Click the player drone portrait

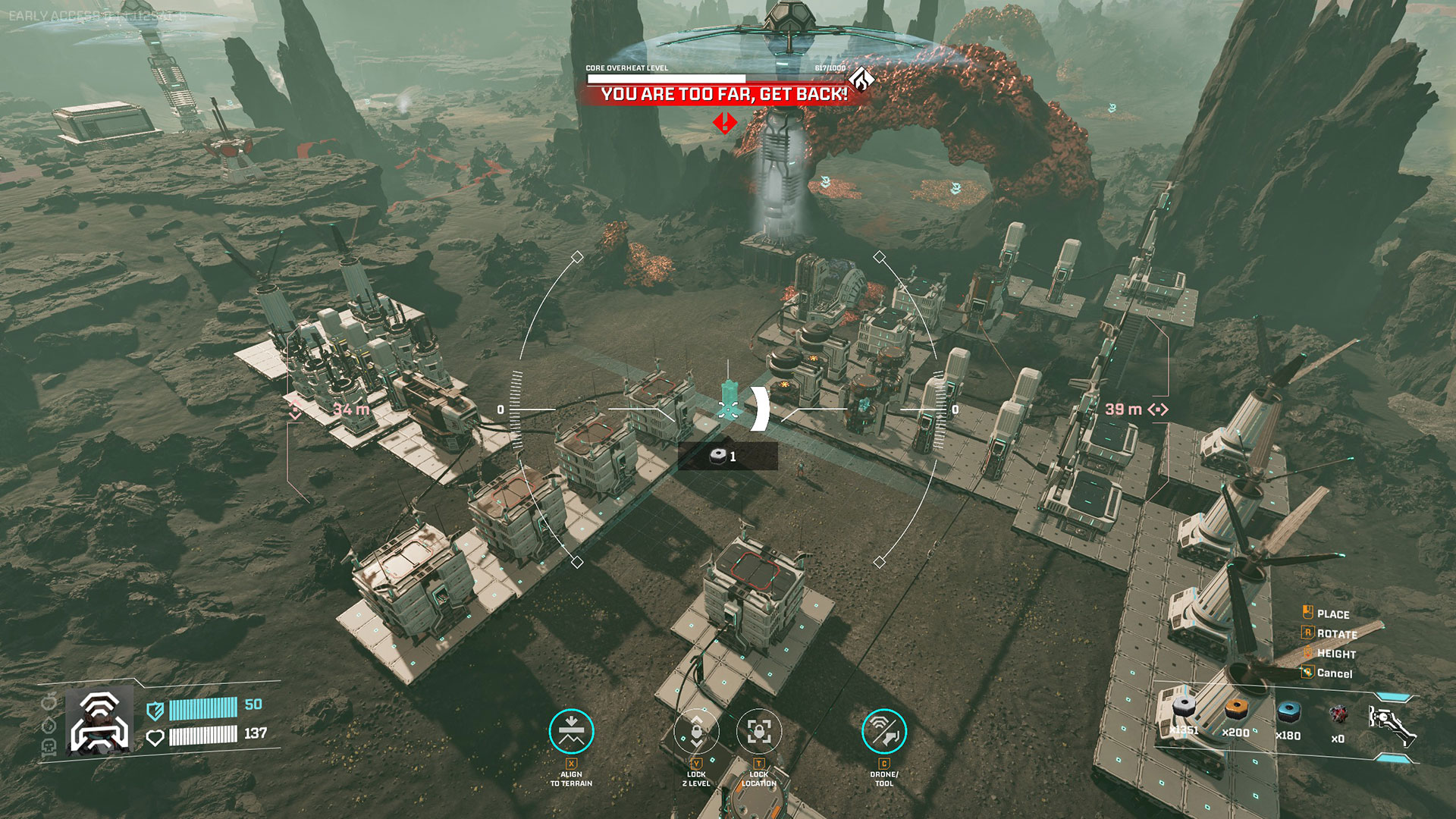(99, 721)
